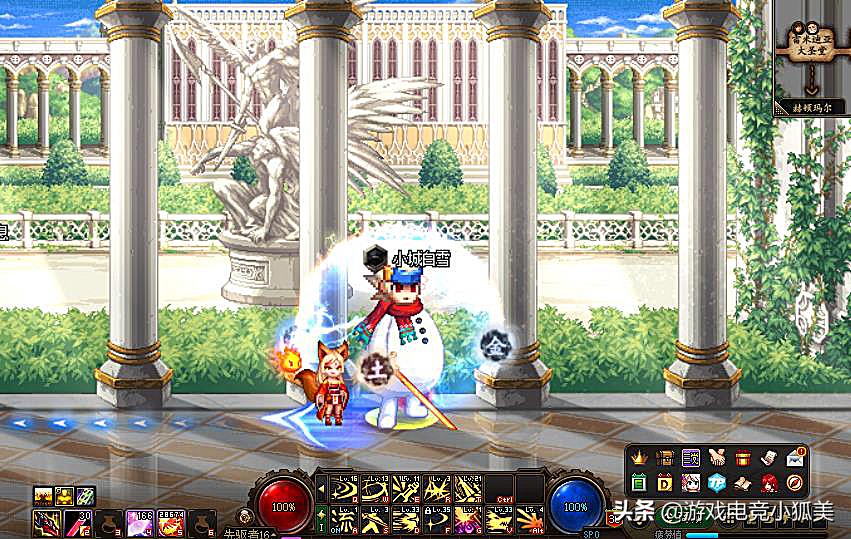Open the yellow D calendar icon
This screenshot has width=851, height=539.
point(665,484)
